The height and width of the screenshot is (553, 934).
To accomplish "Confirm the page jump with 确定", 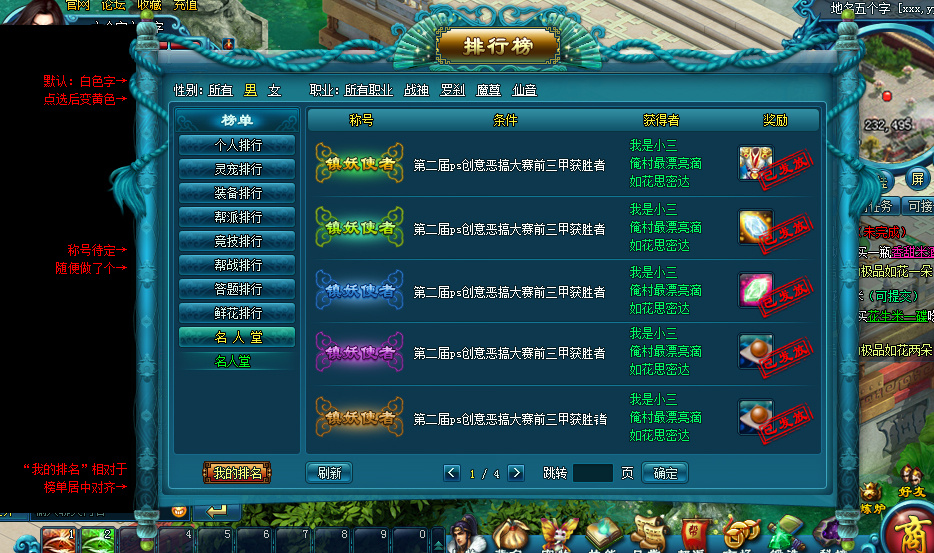I will click(665, 473).
